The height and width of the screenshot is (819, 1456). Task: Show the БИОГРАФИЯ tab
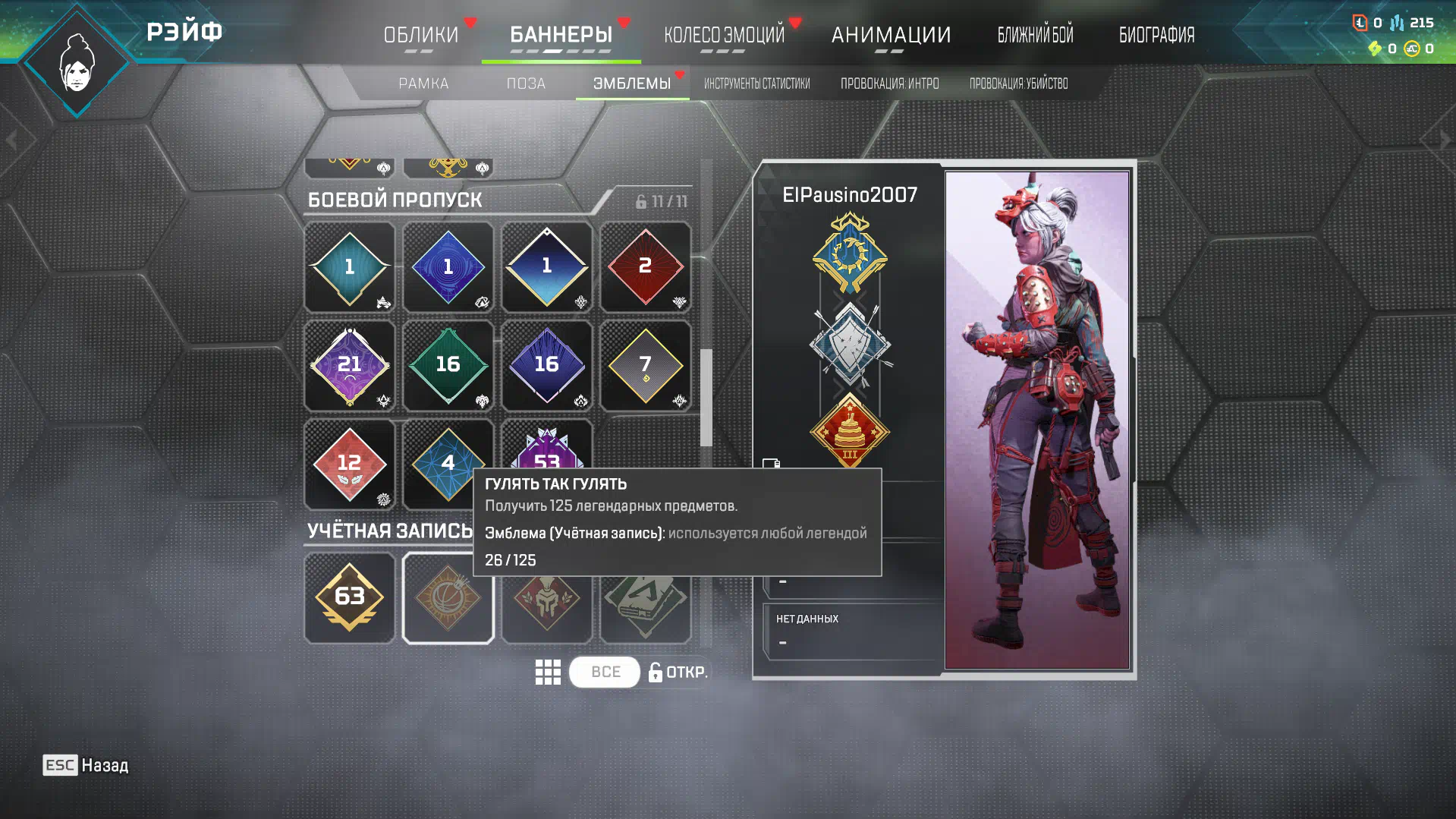1156,35
